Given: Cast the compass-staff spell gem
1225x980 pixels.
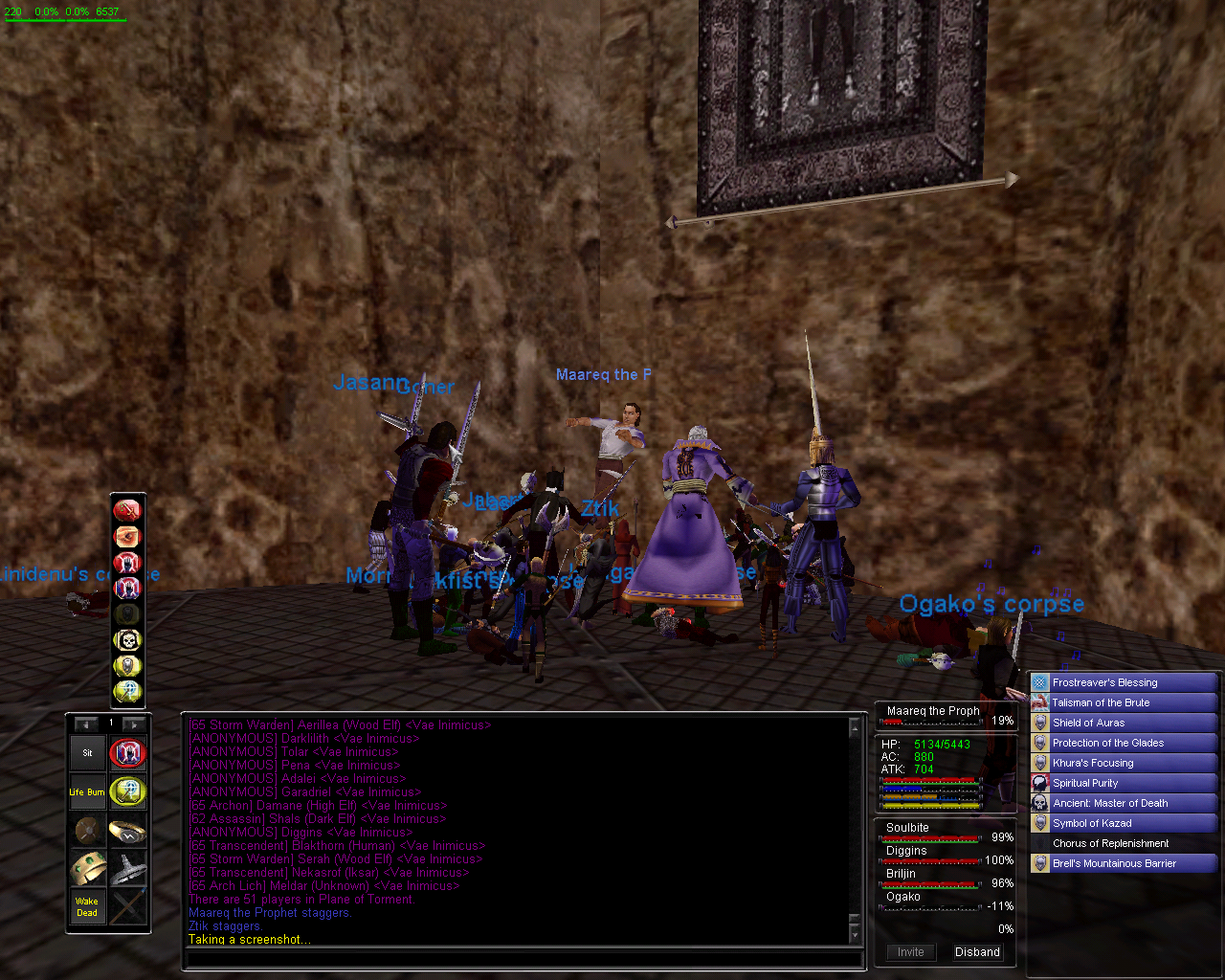Looking at the screenshot, I should pyautogui.click(x=127, y=690).
